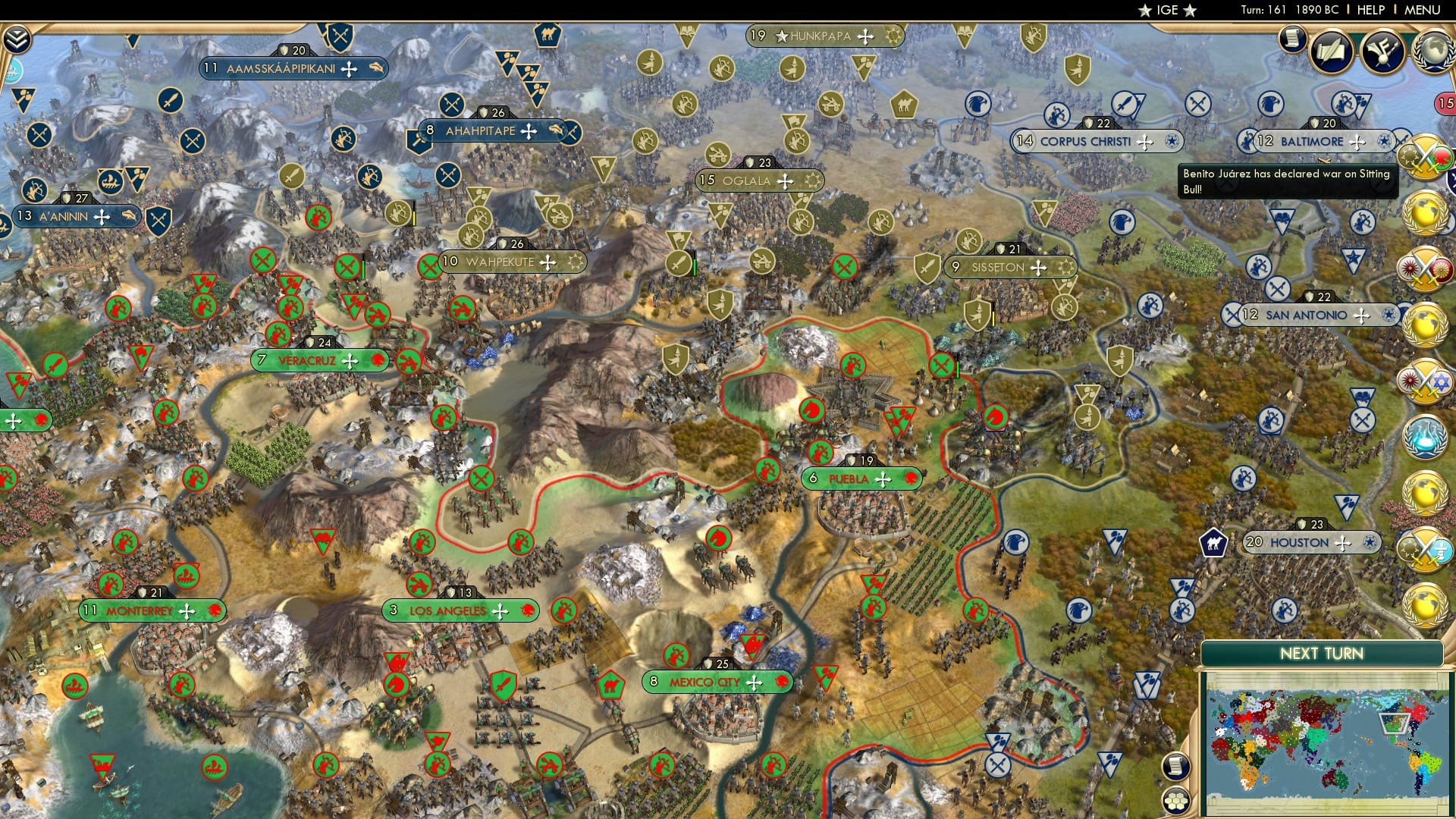Select the music-note culture overview icon

[1382, 50]
